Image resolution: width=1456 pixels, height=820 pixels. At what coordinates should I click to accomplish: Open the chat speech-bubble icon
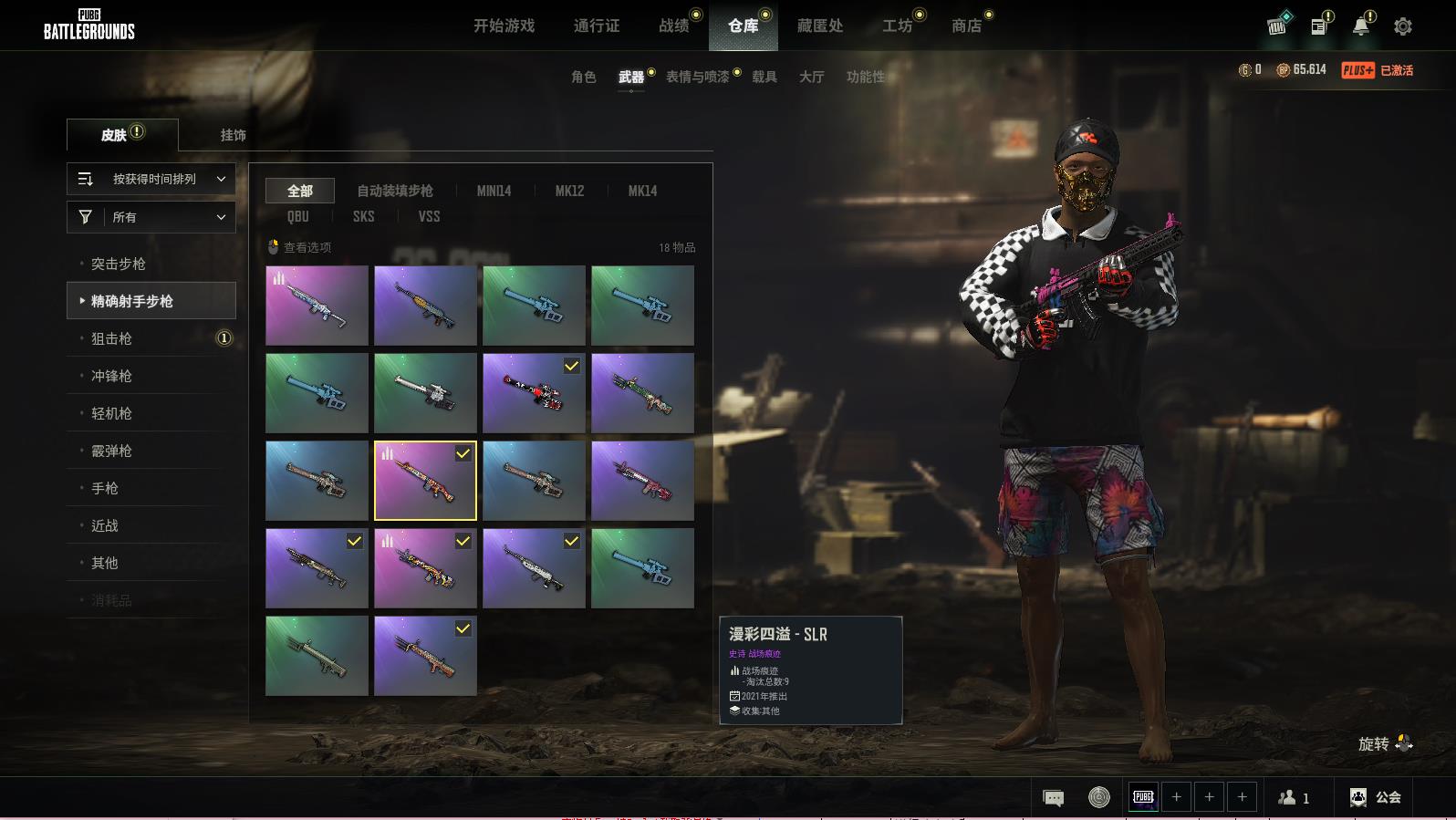tap(1053, 798)
